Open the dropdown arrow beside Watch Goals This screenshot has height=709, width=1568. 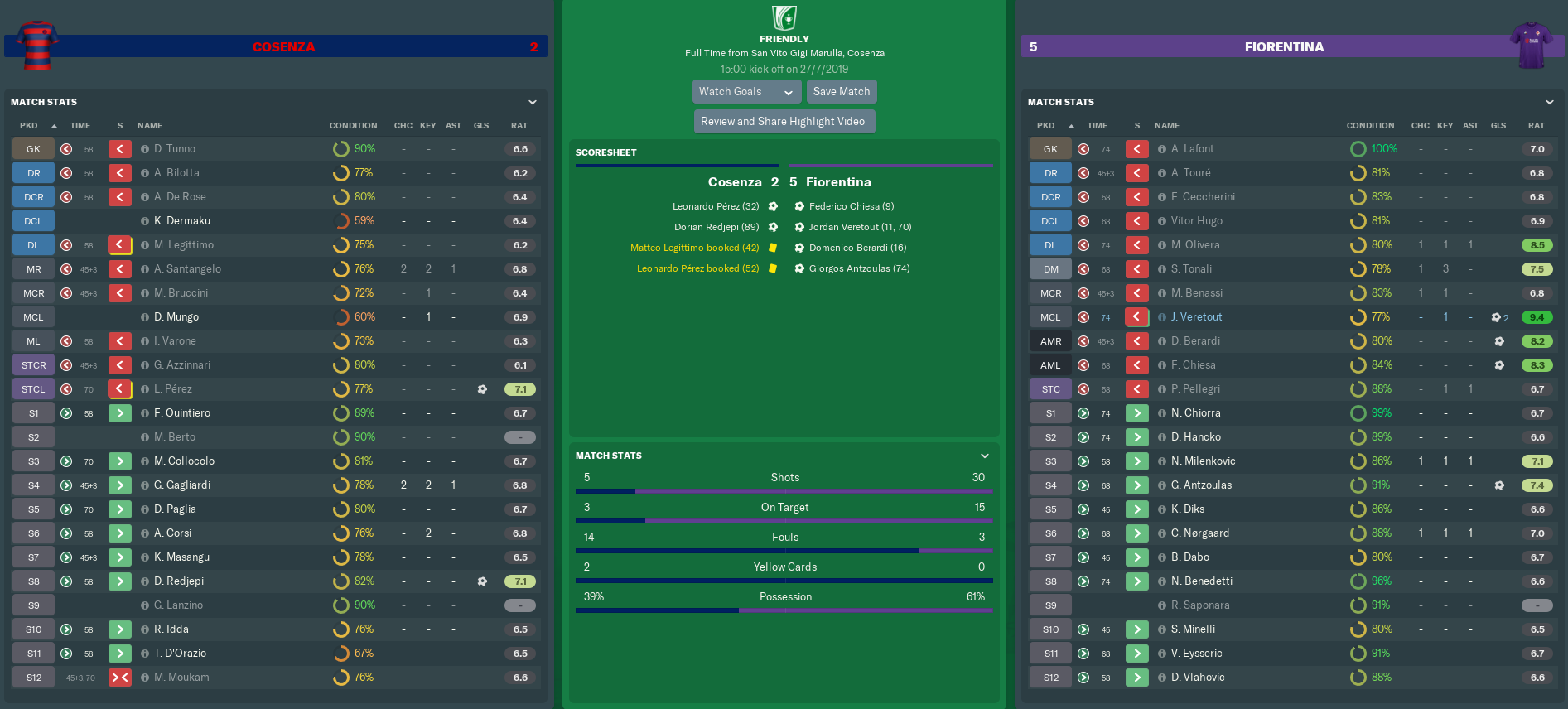[789, 92]
